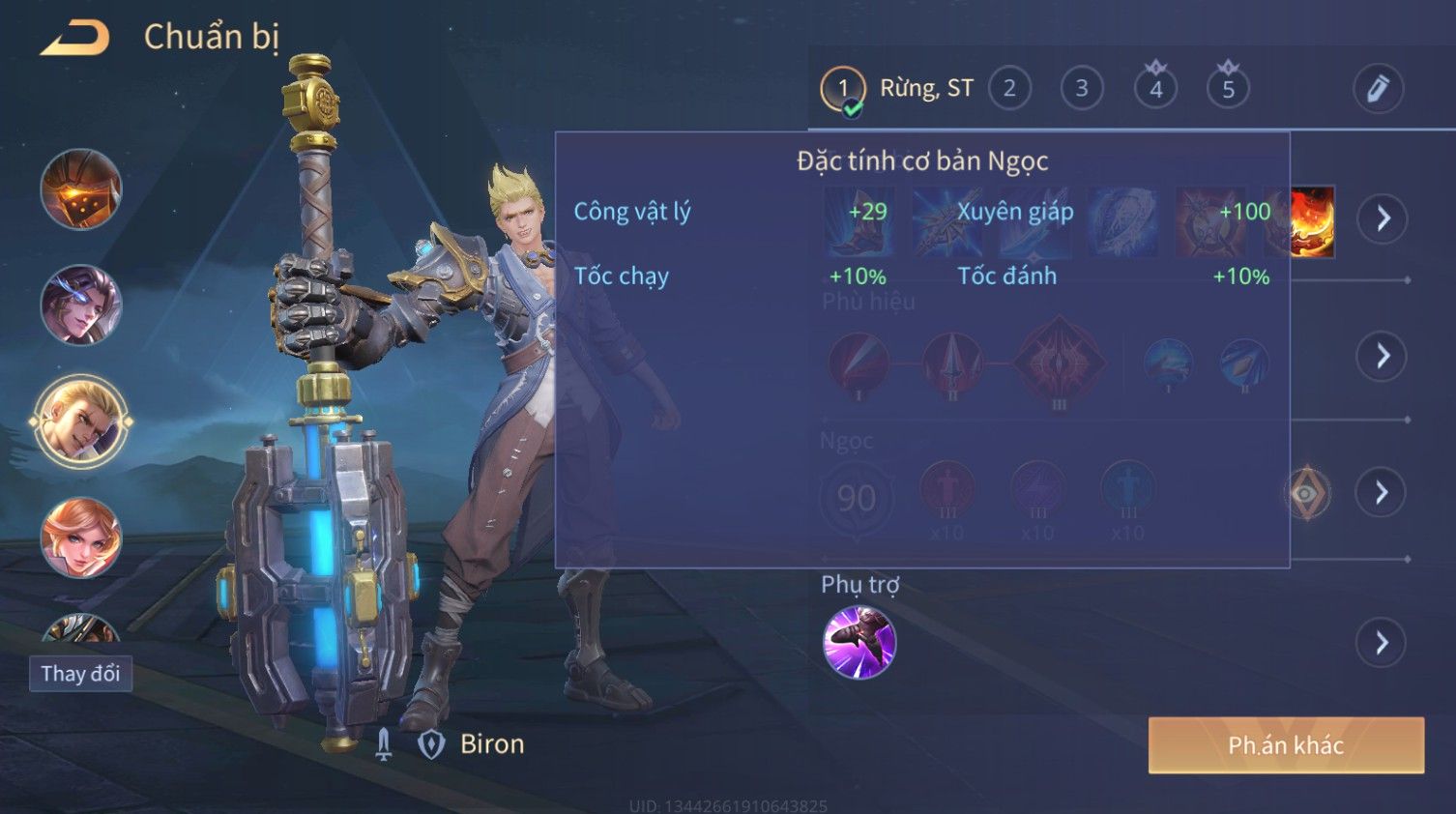This screenshot has width=1456, height=814.
Task: Select the orange-haired girl hero portrait
Action: (x=81, y=538)
